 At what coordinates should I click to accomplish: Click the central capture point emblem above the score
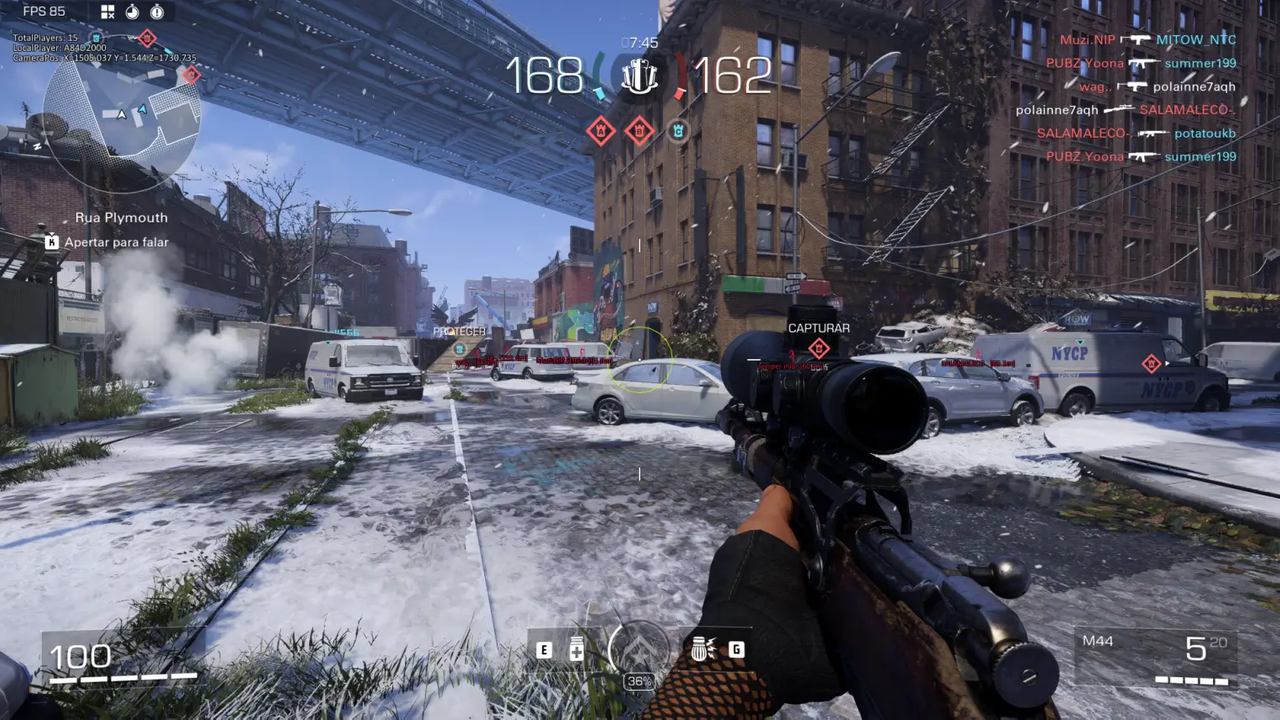point(640,75)
